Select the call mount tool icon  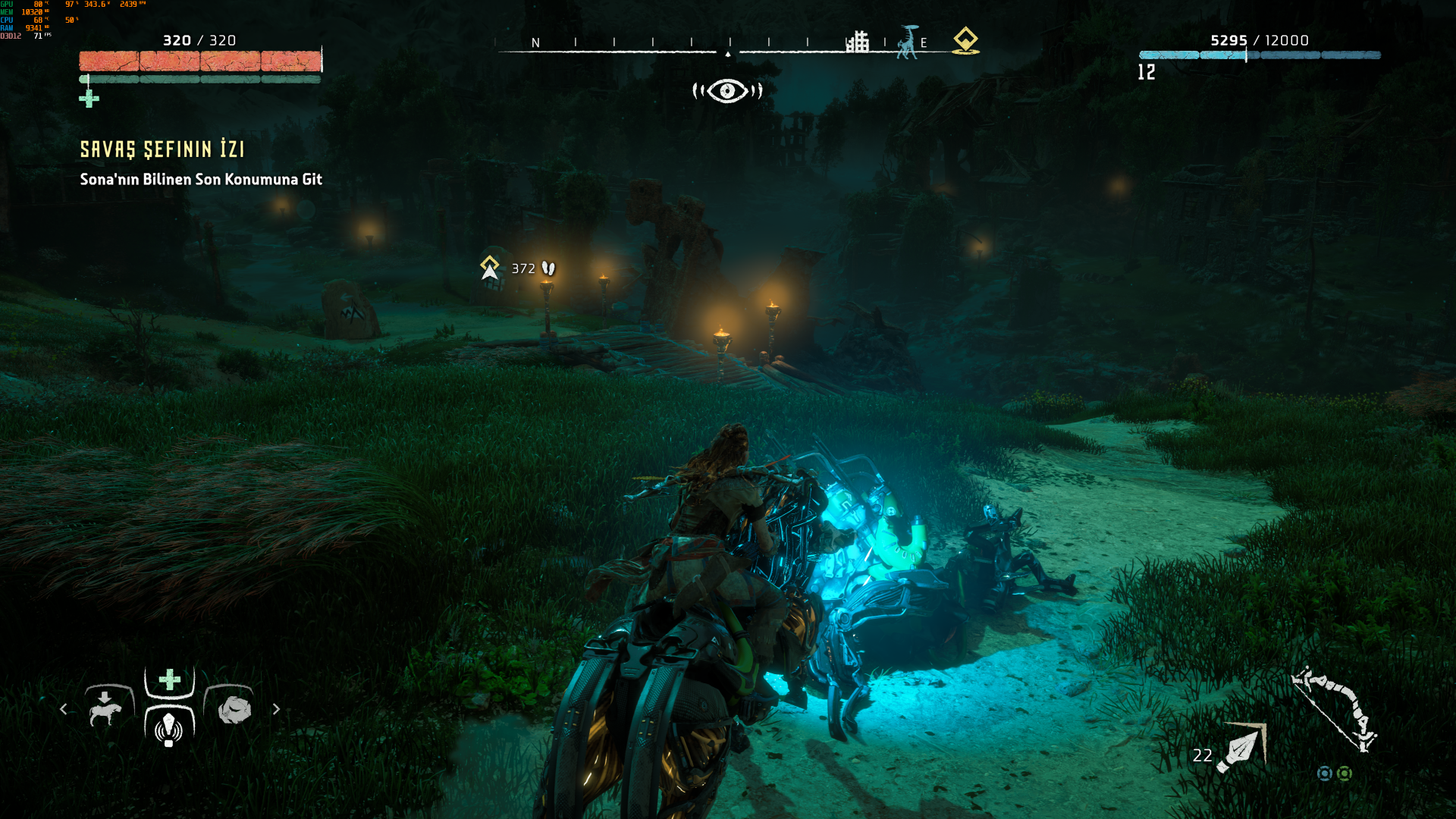[106, 708]
